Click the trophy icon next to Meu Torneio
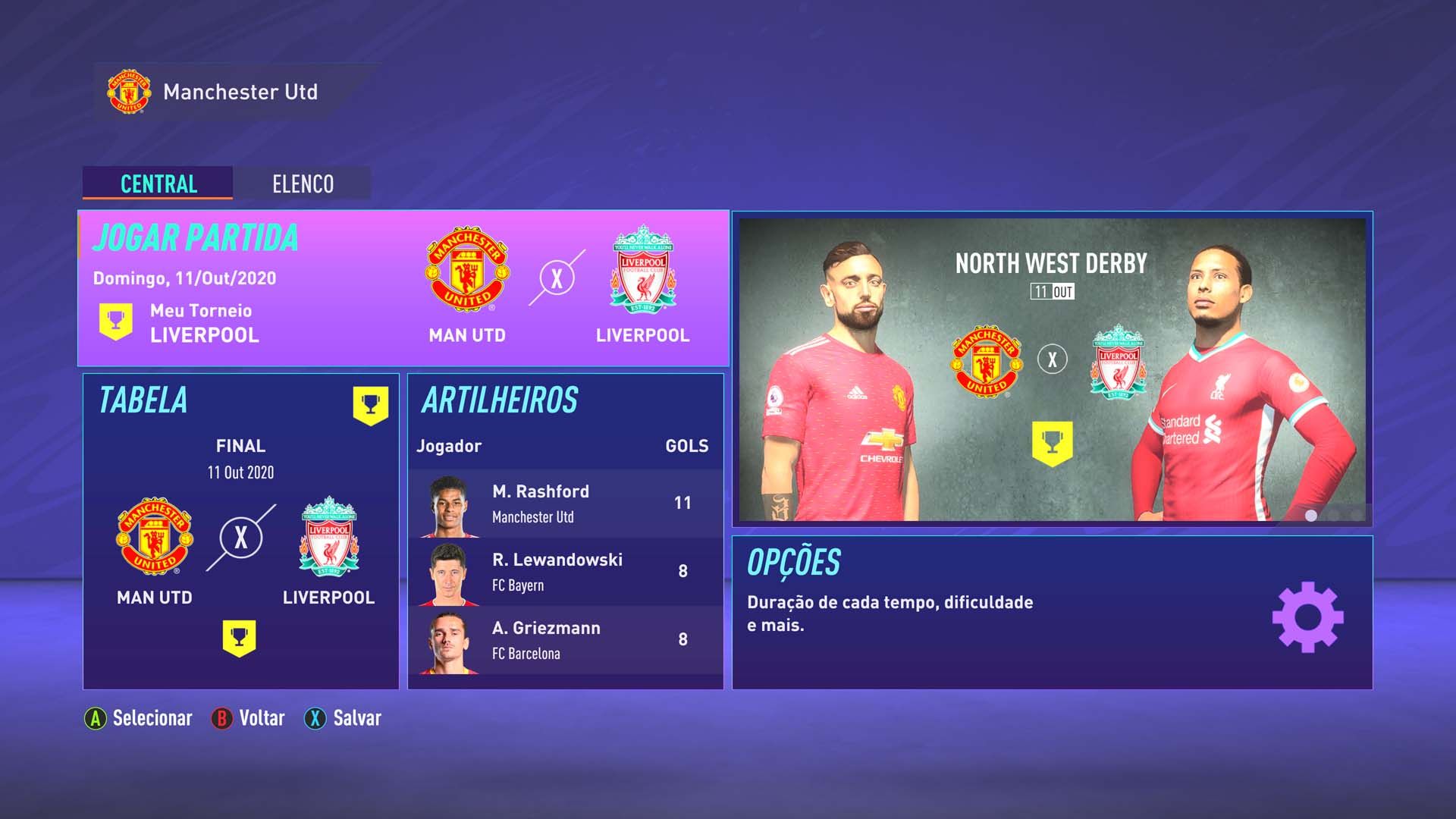 (114, 320)
